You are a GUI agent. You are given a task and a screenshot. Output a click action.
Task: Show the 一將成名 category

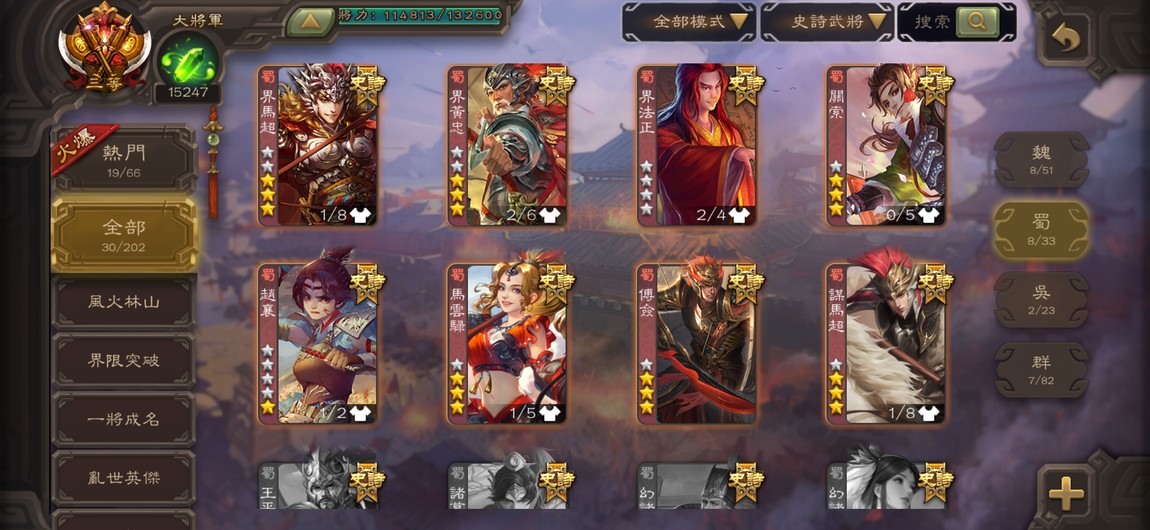tap(124, 419)
